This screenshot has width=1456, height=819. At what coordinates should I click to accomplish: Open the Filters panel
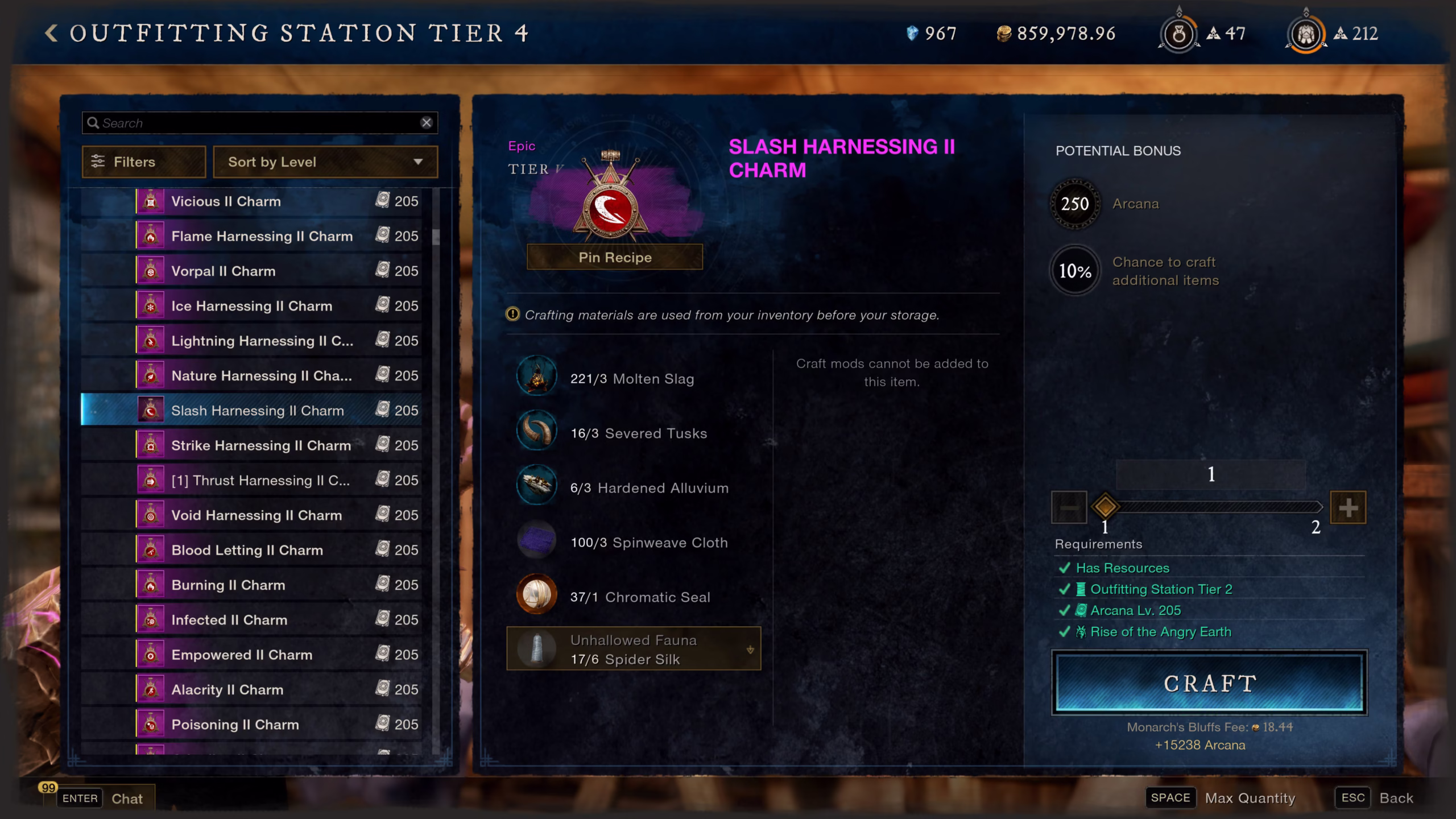point(143,162)
